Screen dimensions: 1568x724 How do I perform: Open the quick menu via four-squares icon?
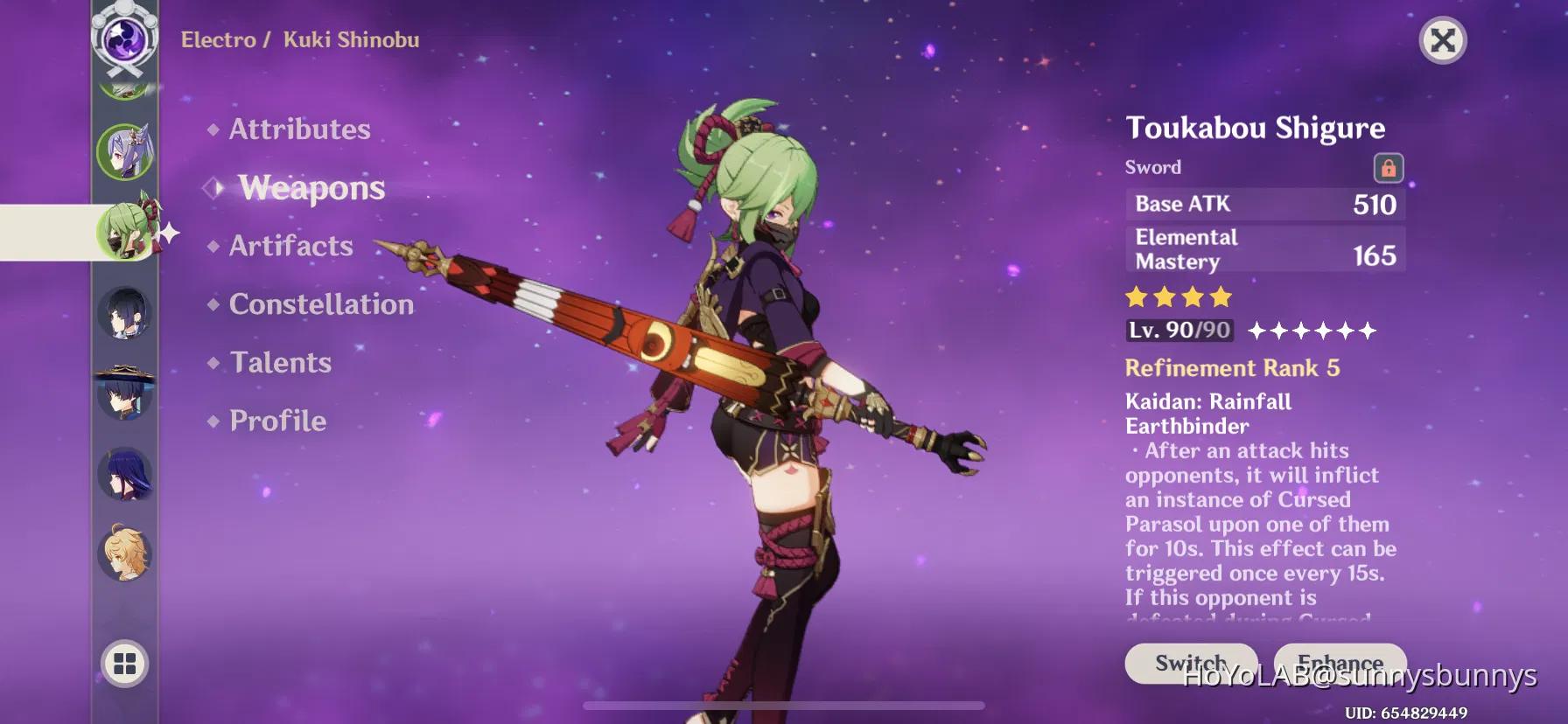[x=125, y=664]
